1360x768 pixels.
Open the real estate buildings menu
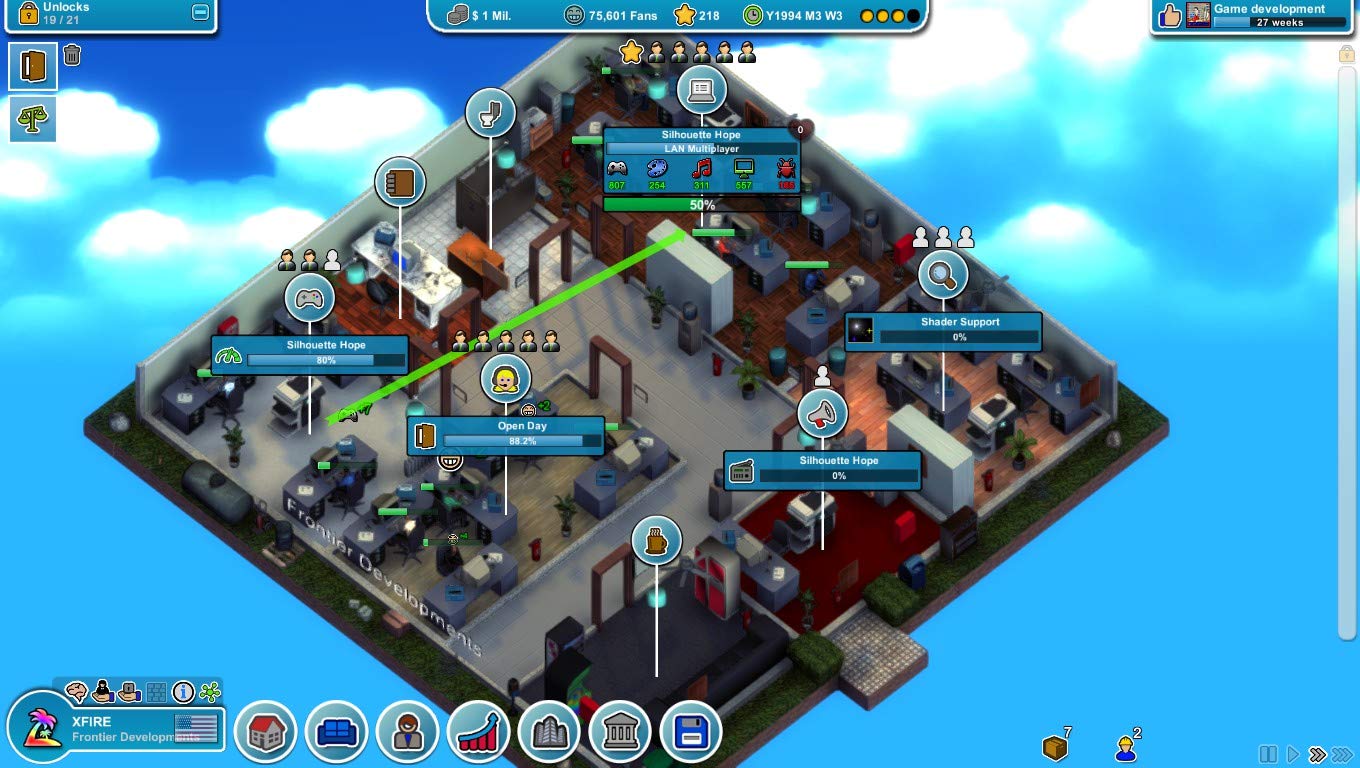tap(549, 731)
